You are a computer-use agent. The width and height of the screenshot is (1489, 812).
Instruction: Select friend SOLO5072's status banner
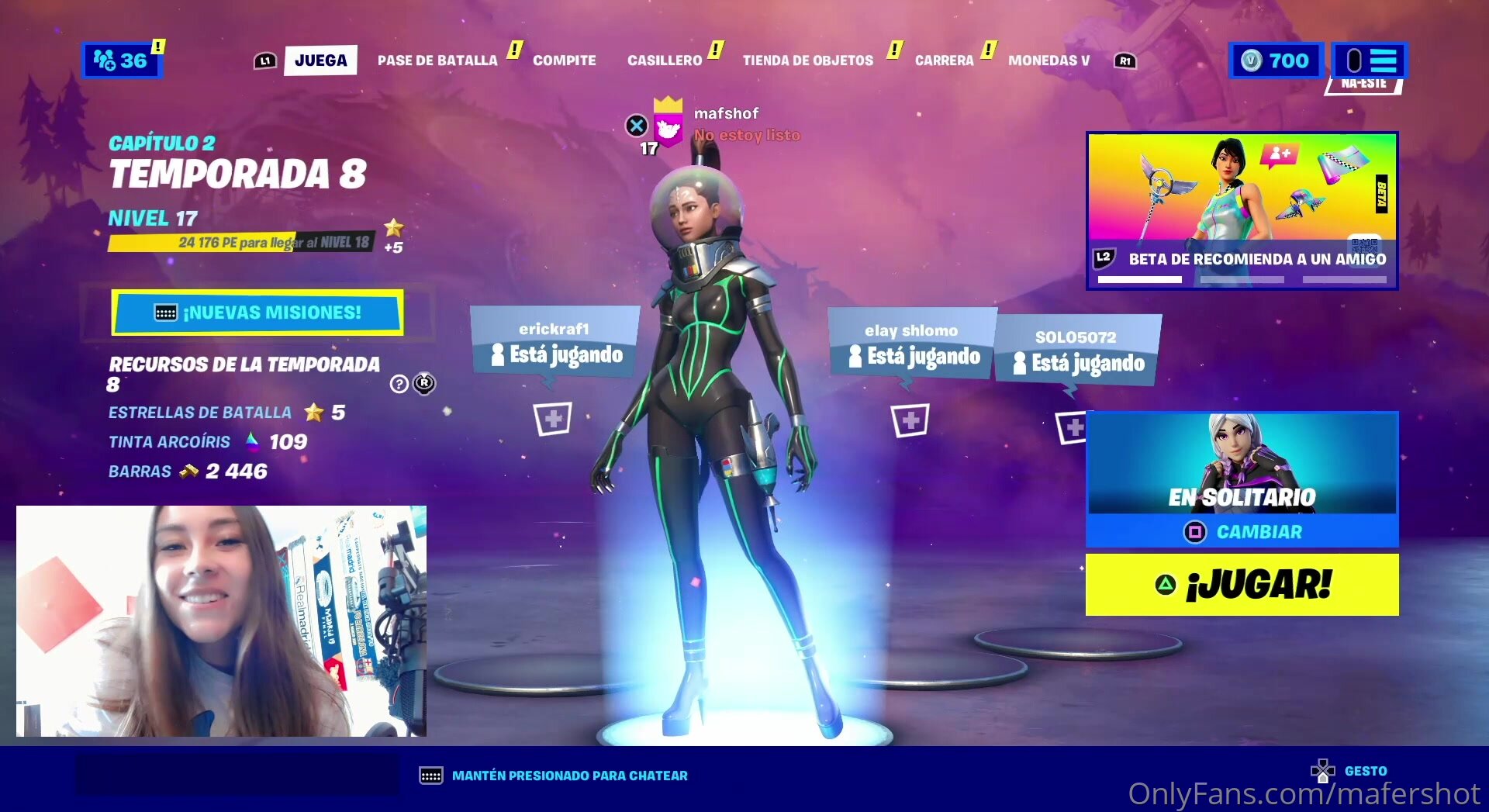pos(1077,352)
